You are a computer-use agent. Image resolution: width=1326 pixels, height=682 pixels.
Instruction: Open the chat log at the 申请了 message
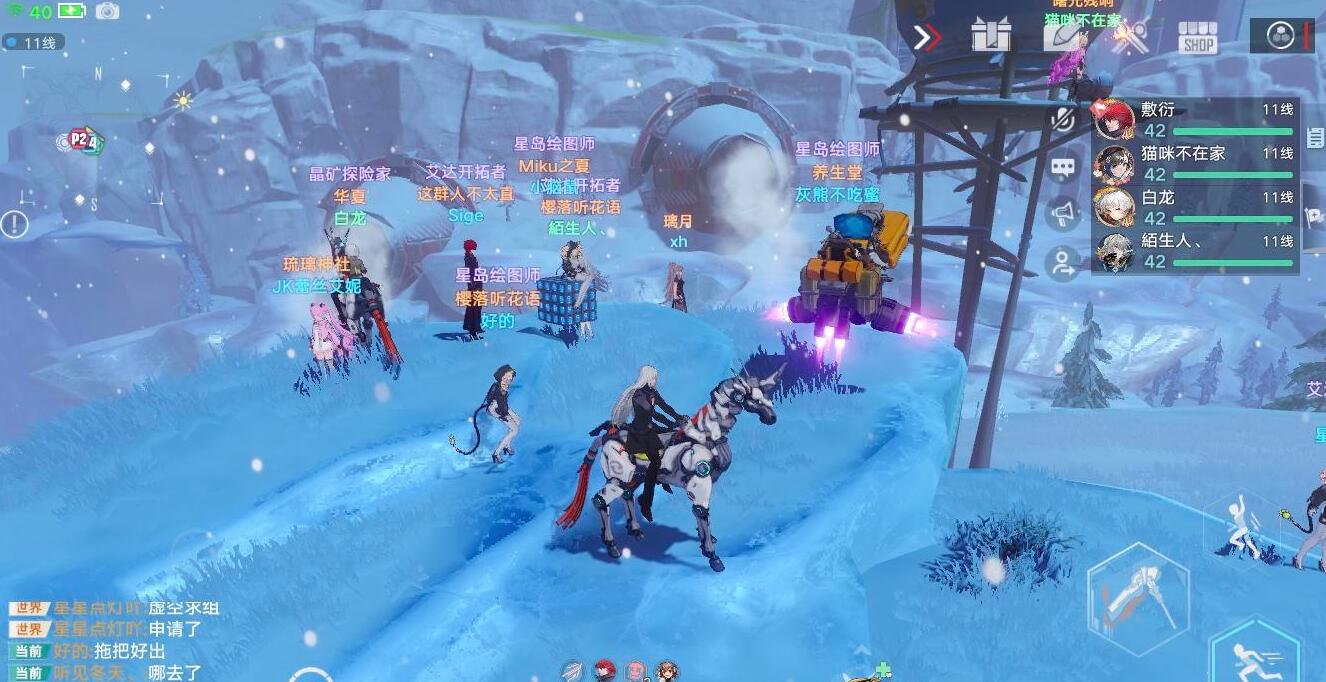coord(174,629)
